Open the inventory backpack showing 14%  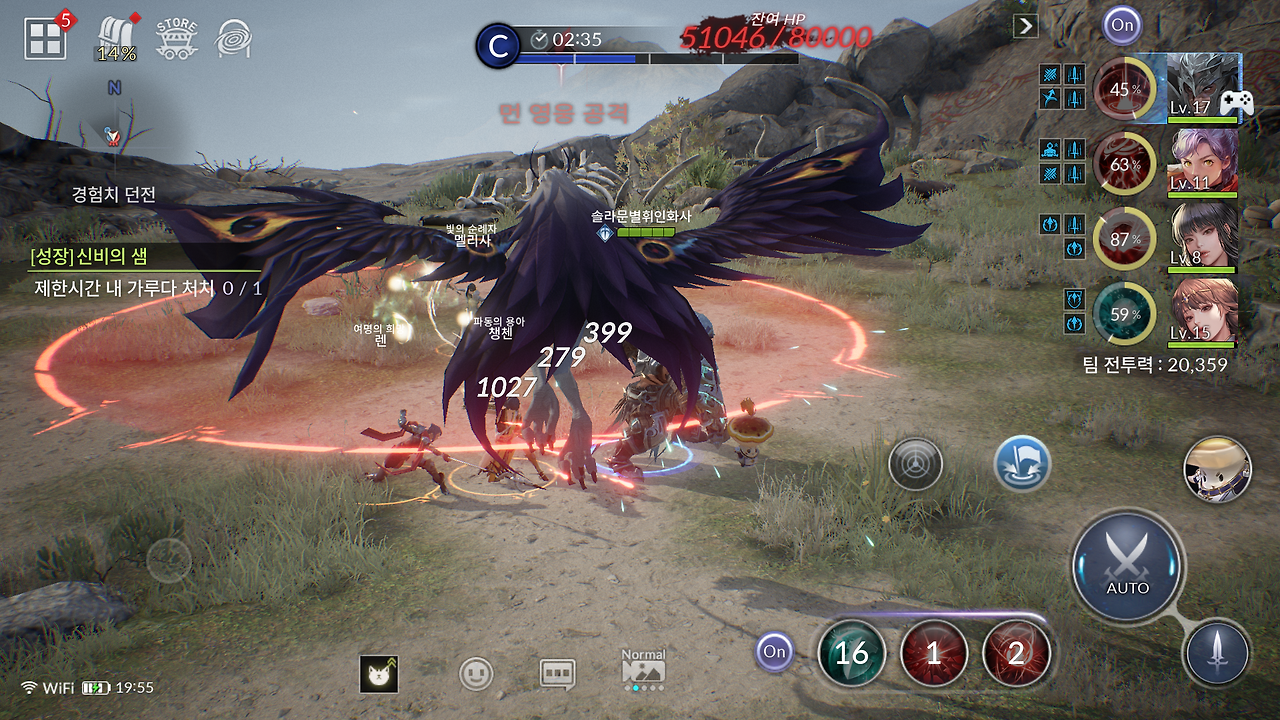click(x=113, y=30)
